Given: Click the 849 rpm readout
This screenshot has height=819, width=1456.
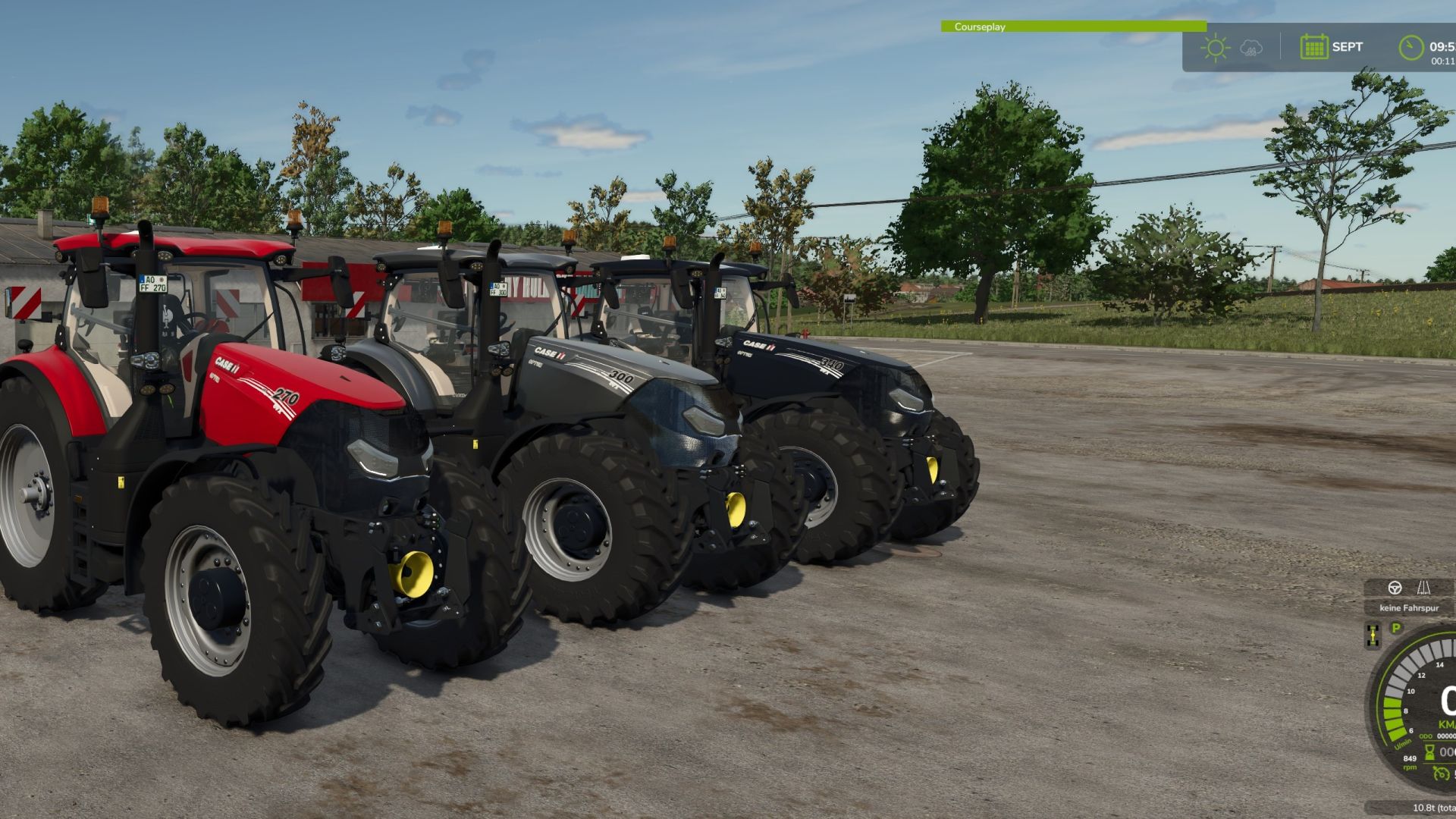Looking at the screenshot, I should pyautogui.click(x=1410, y=764).
